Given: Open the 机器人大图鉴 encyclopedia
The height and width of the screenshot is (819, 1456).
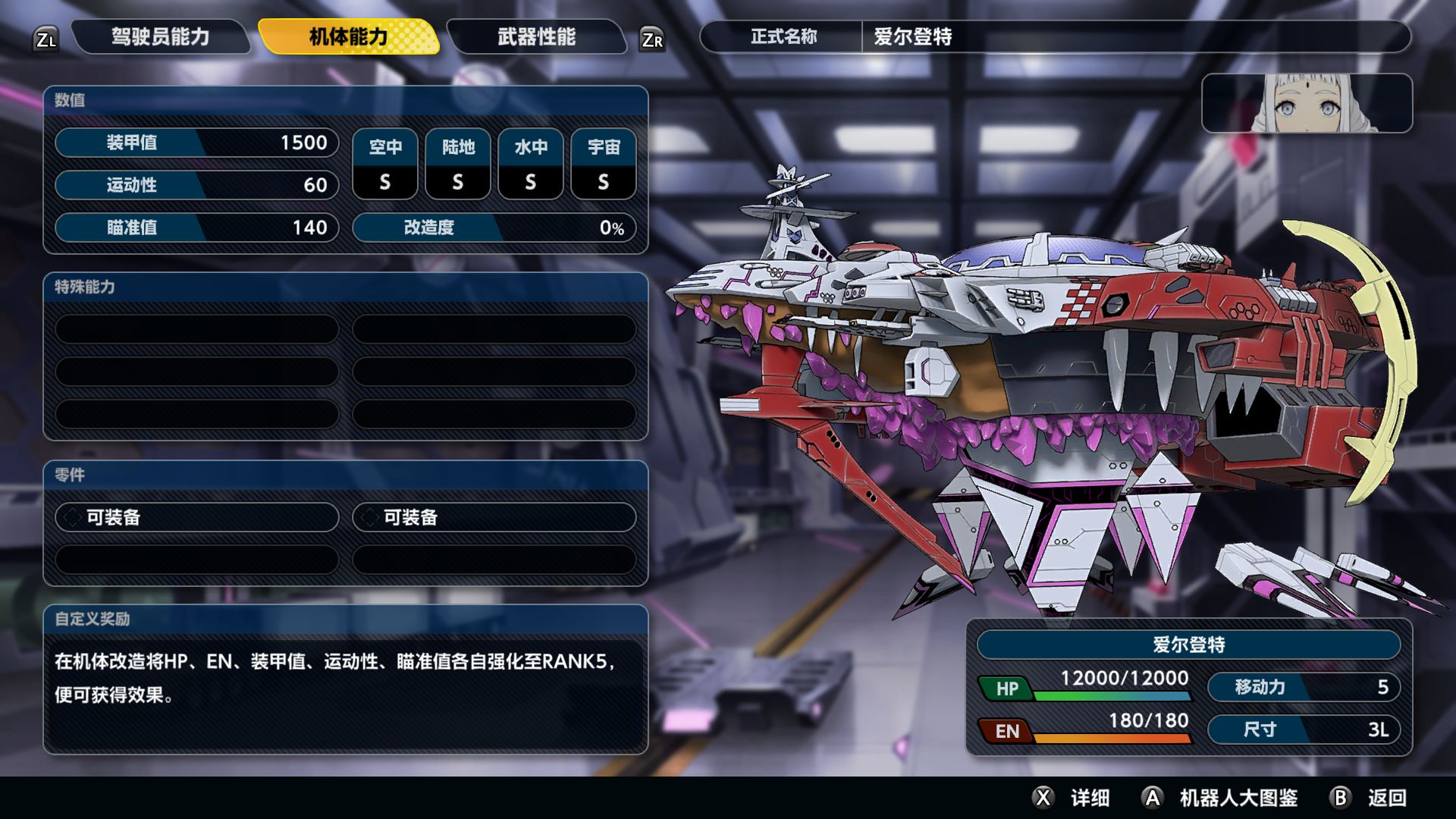Looking at the screenshot, I should click(x=1221, y=798).
